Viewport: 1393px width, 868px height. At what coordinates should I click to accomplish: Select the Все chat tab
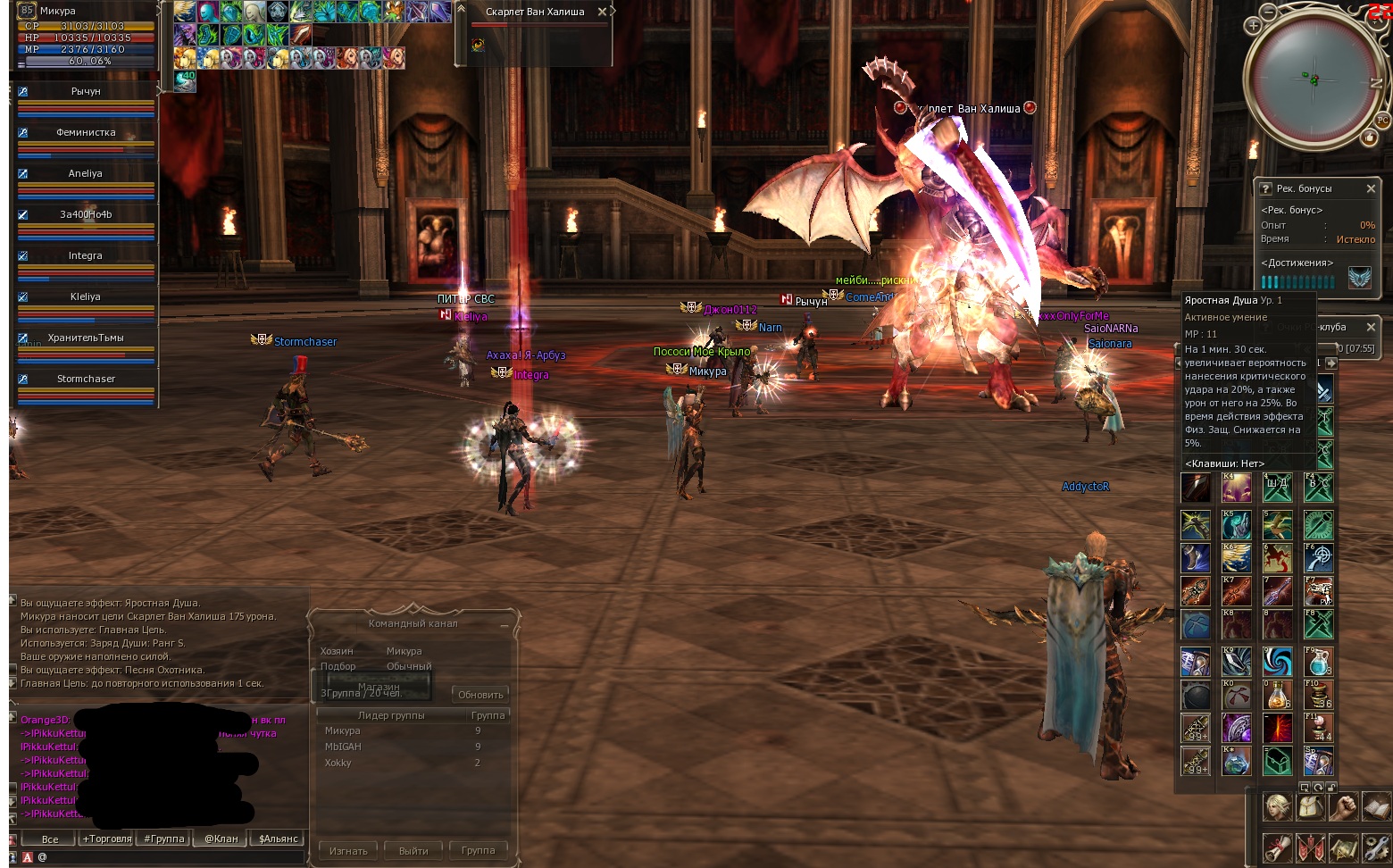tap(50, 839)
